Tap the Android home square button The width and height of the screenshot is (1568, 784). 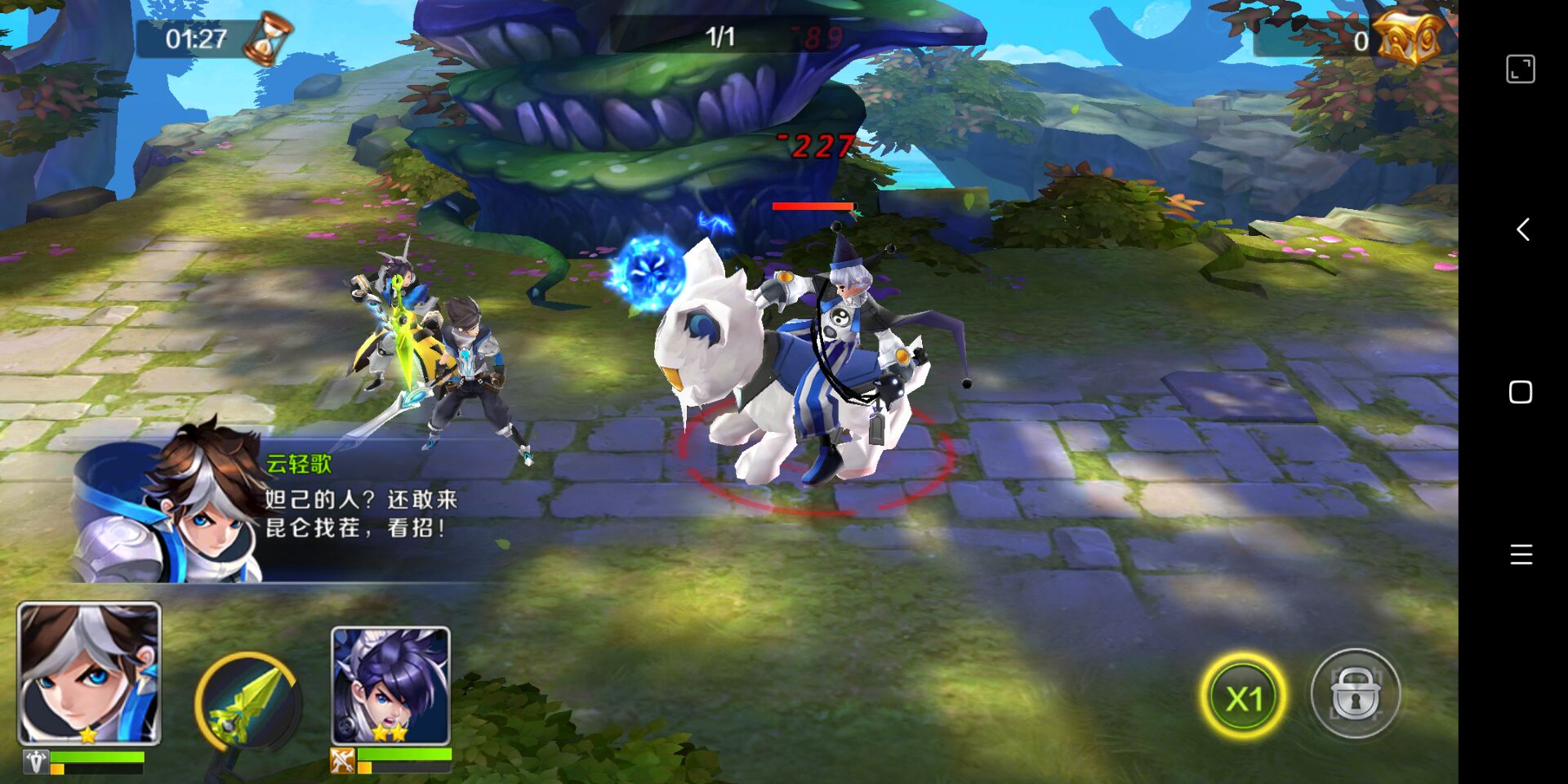pyautogui.click(x=1521, y=393)
